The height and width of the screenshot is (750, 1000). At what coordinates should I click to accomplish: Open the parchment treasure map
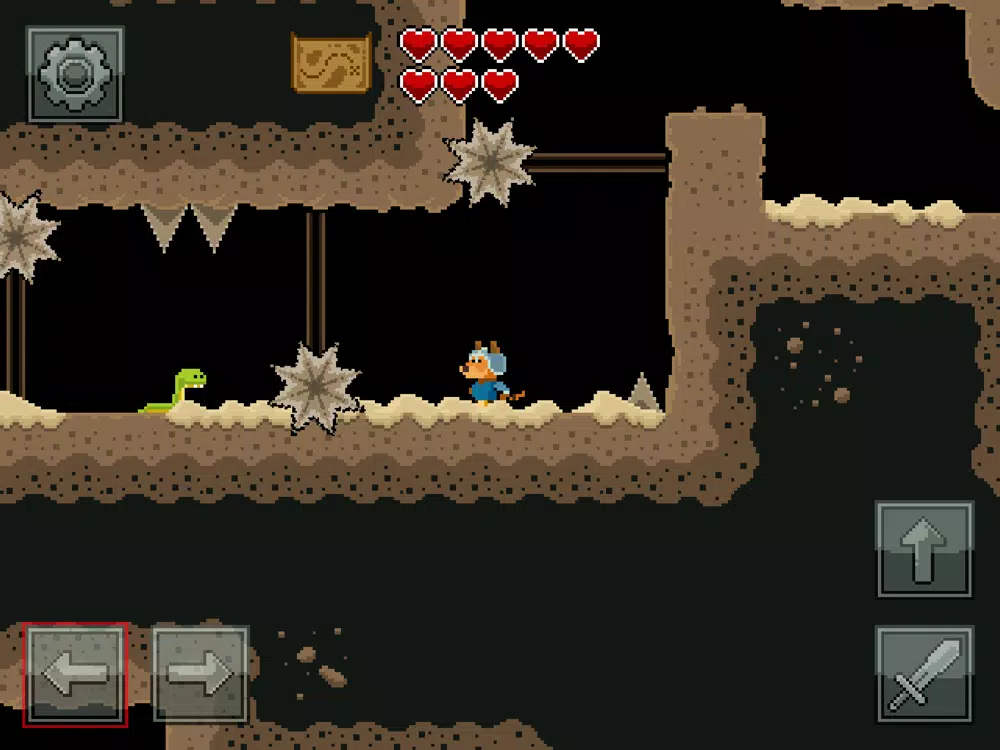pyautogui.click(x=331, y=62)
